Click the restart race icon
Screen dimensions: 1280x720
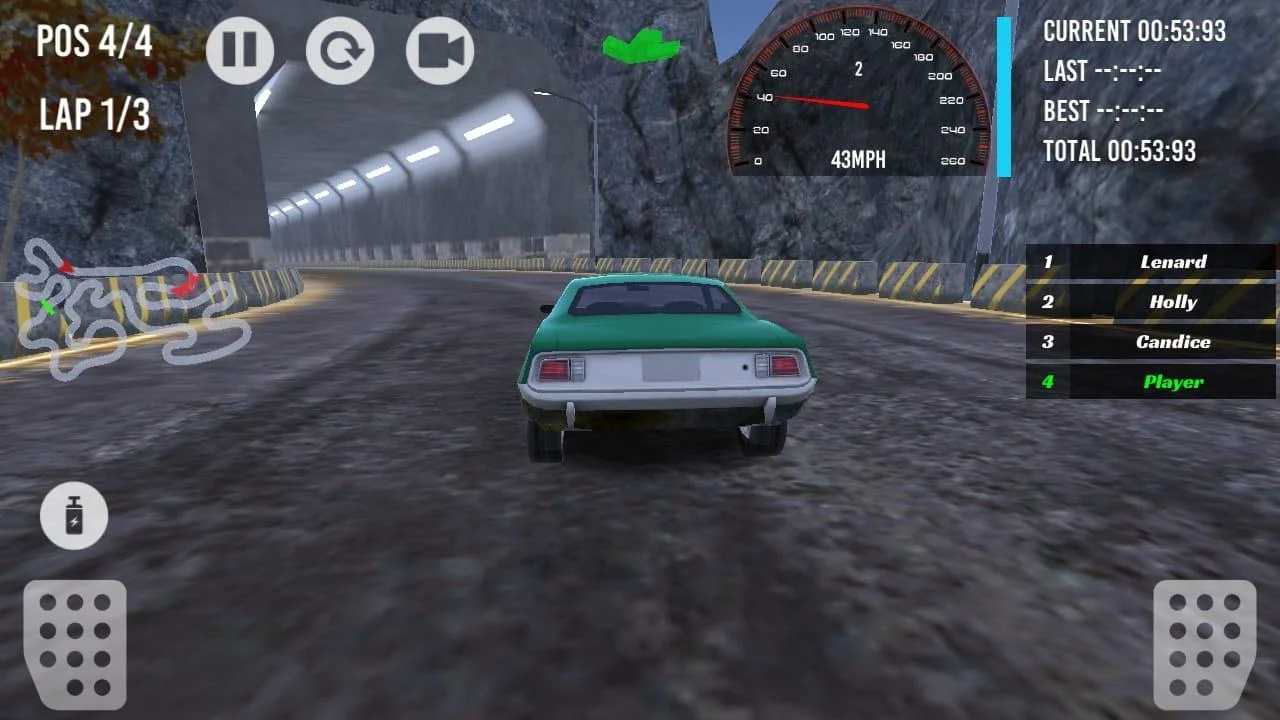tap(340, 50)
